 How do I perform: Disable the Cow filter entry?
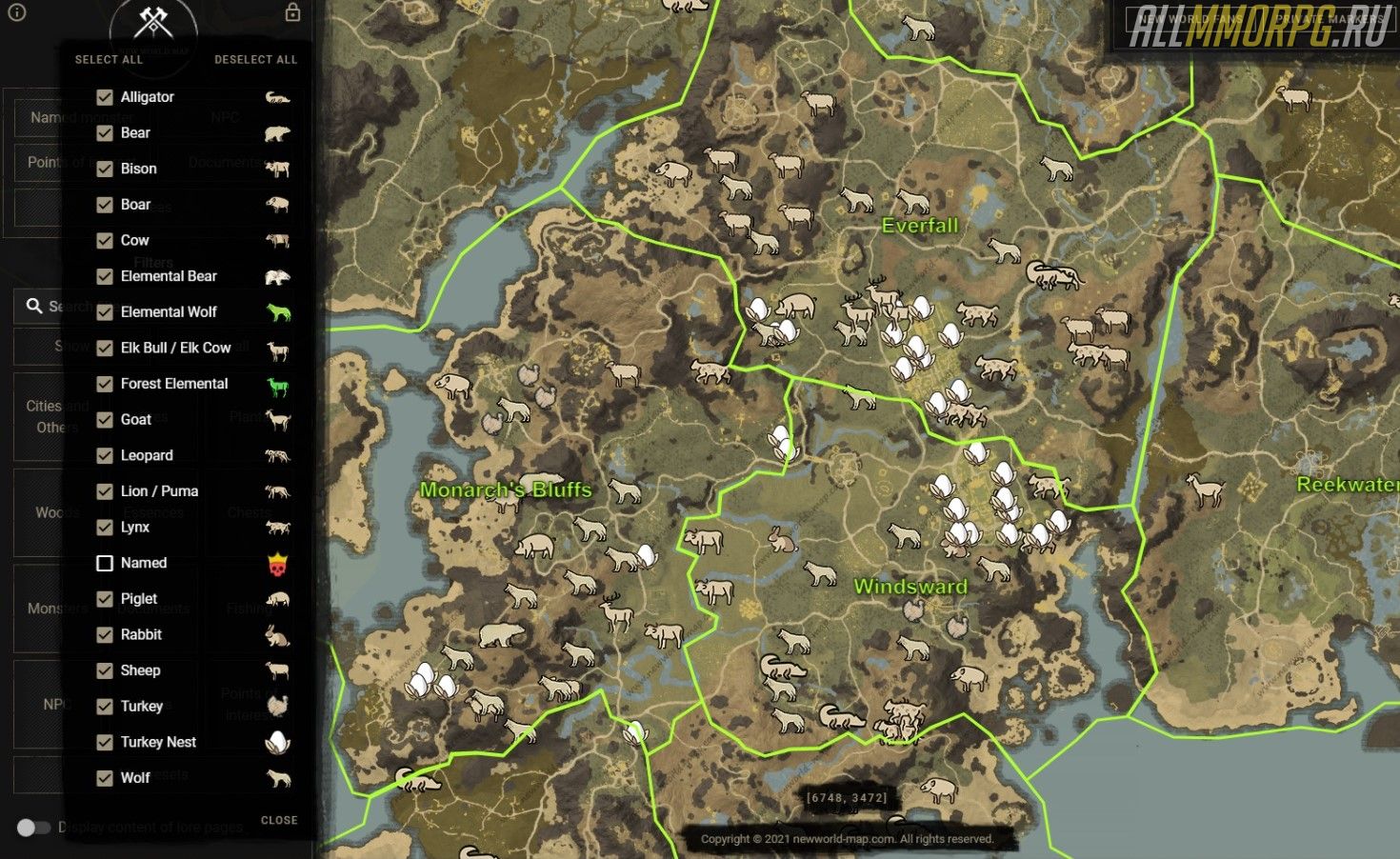[105, 241]
